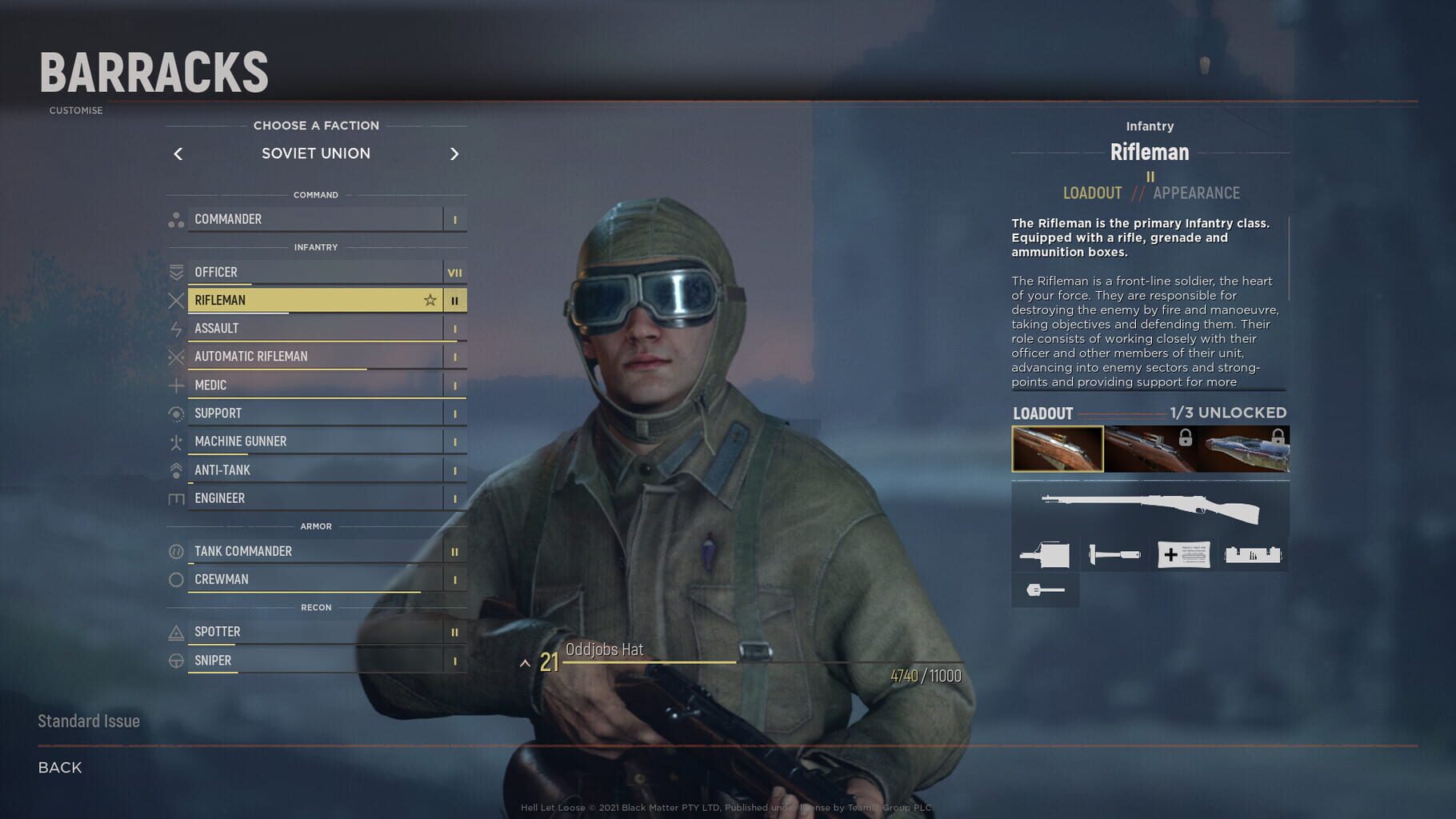Expand the Oddjobs Hat level panel chevron
This screenshot has height=819, width=1456.
[x=525, y=662]
